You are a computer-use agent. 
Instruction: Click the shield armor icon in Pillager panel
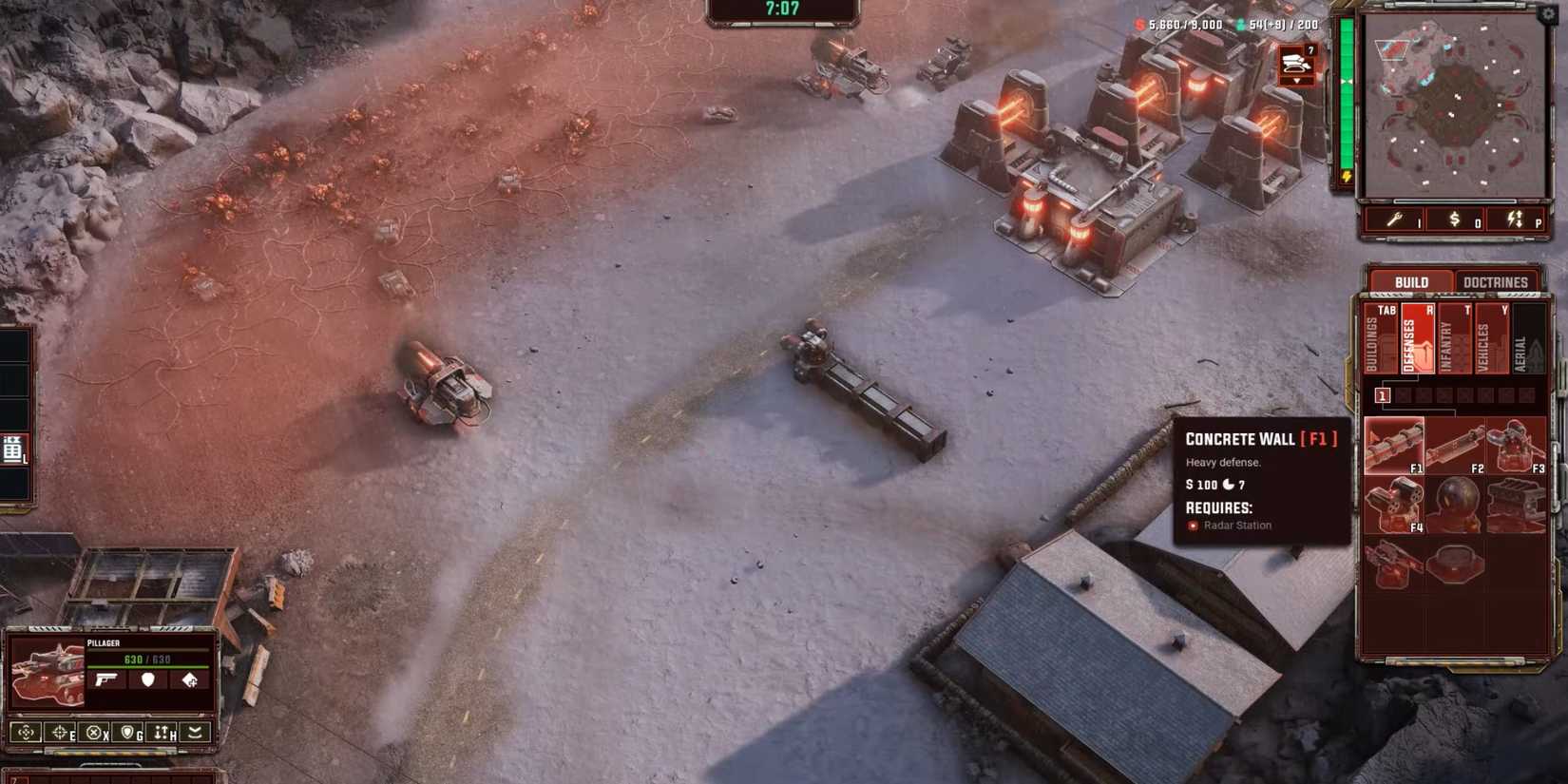[147, 680]
